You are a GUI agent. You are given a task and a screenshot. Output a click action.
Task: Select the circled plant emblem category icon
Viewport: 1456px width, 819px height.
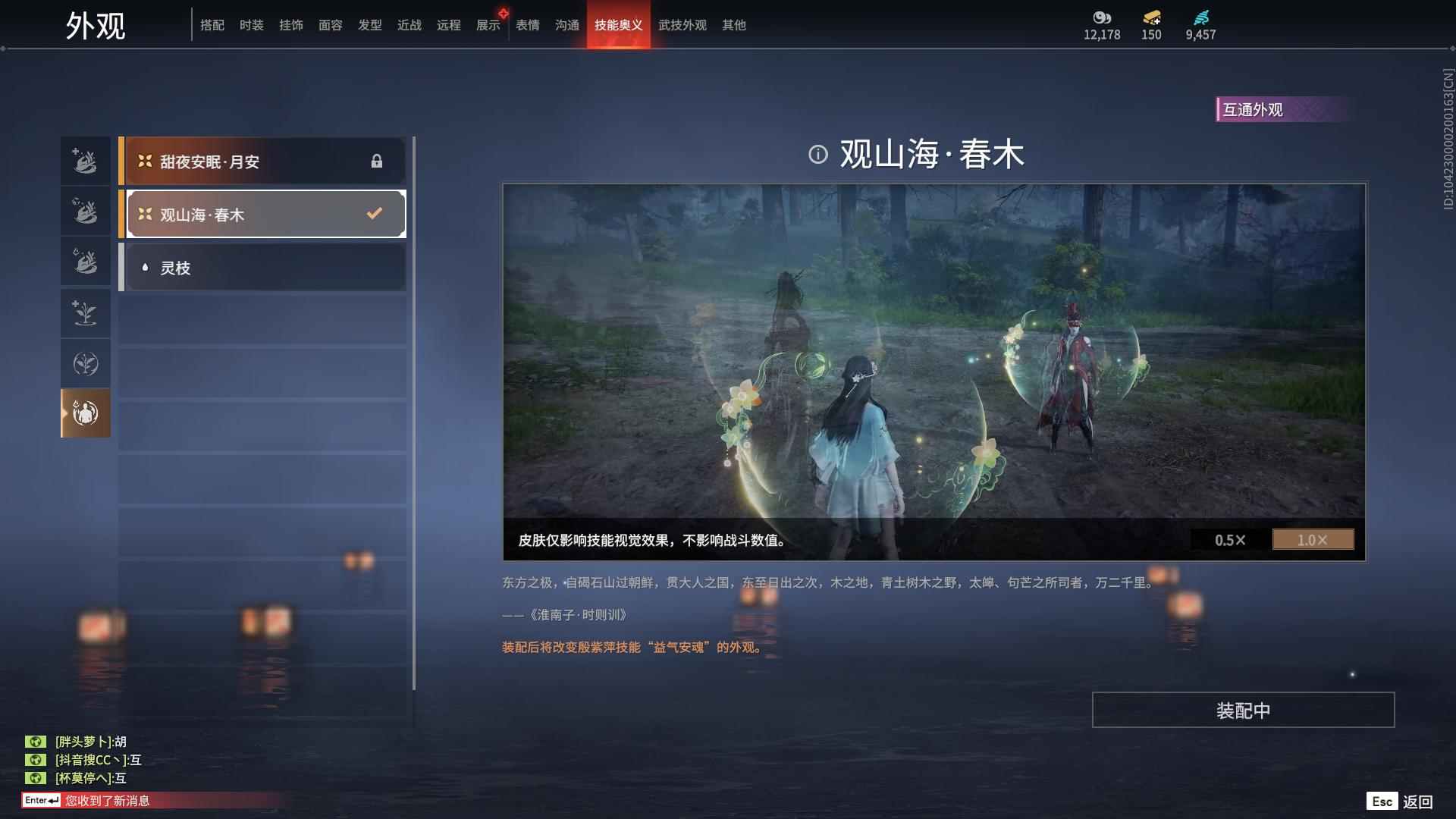tap(85, 363)
